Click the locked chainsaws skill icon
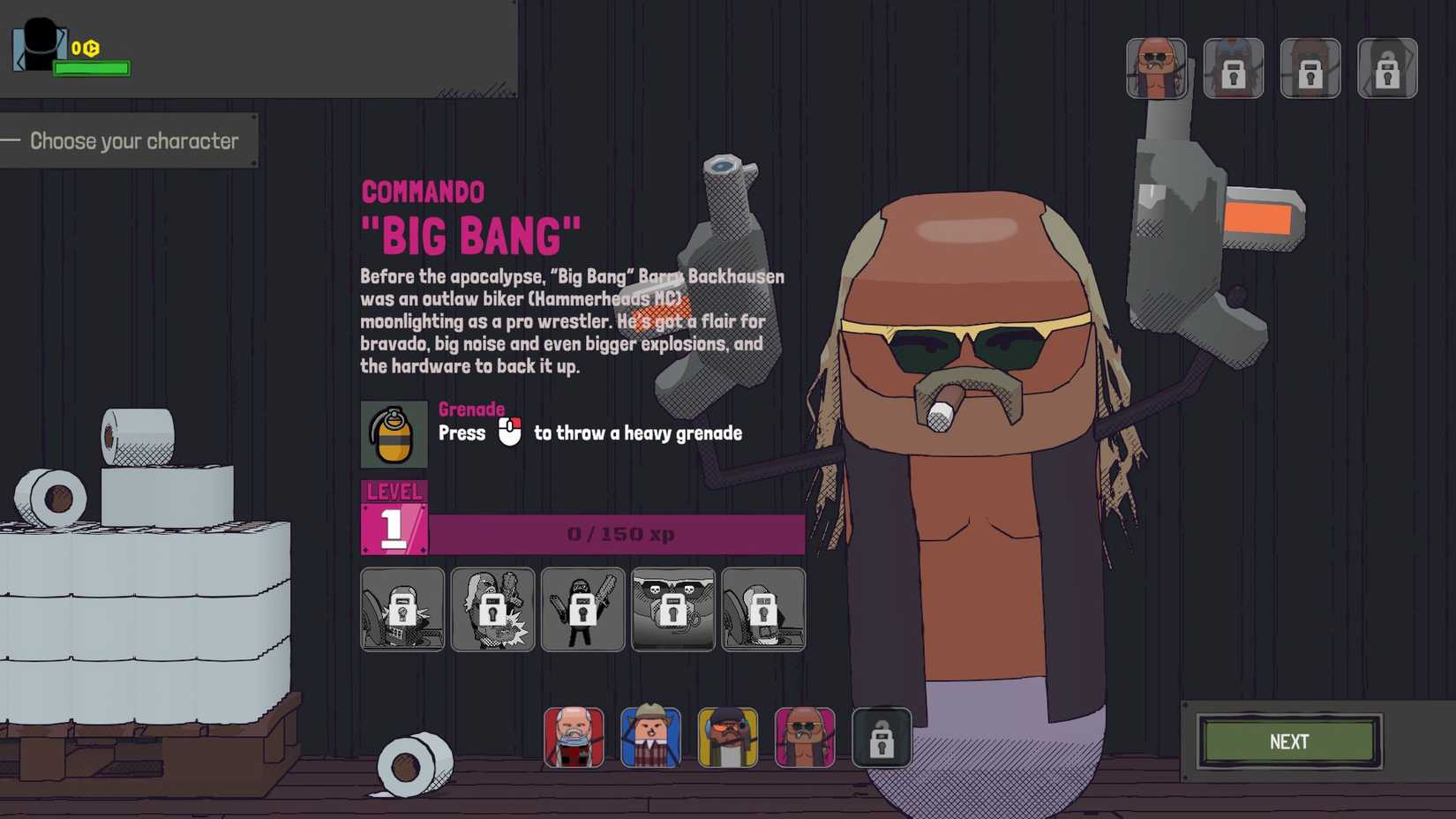The height and width of the screenshot is (819, 1456). pos(582,609)
